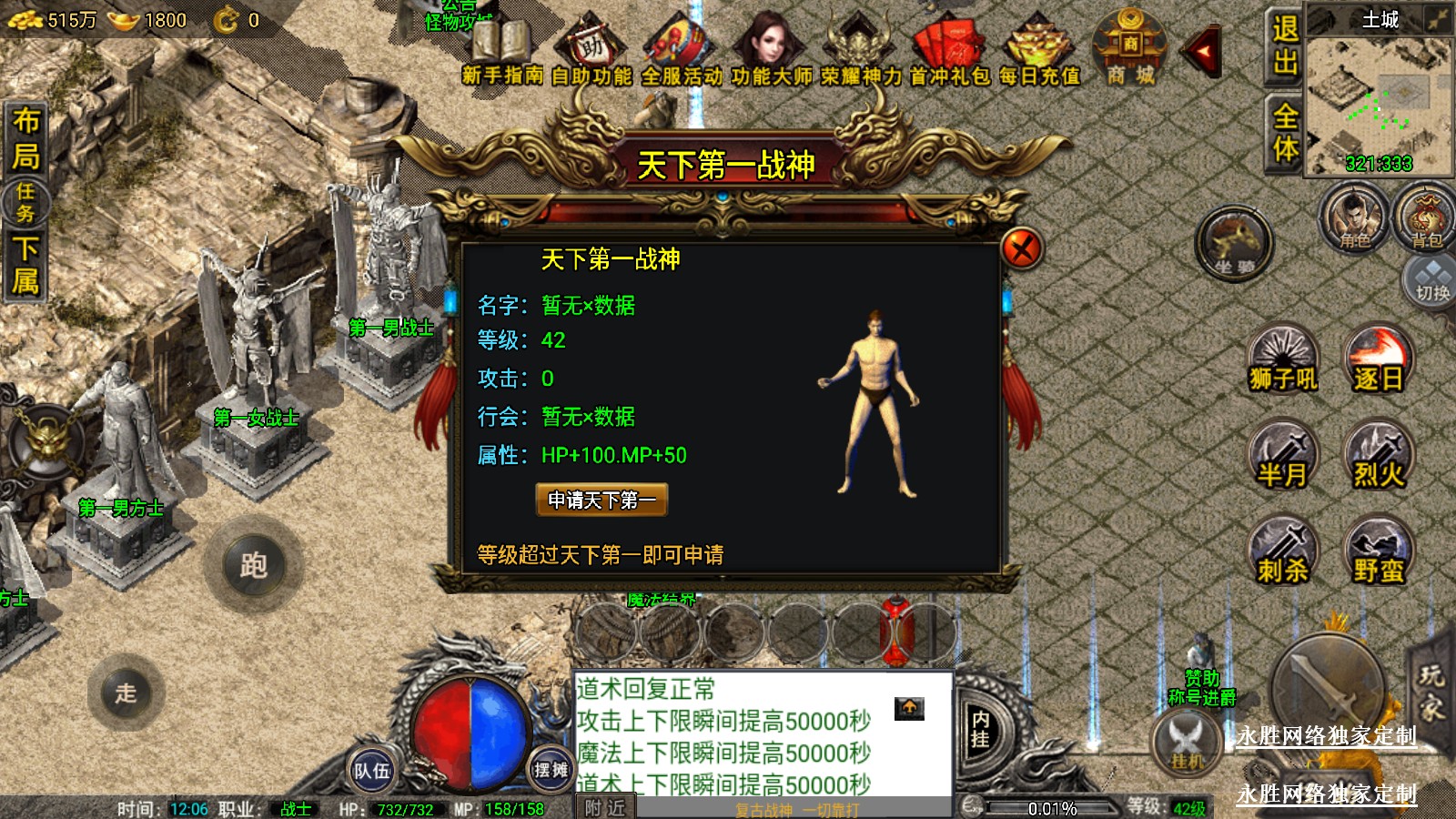This screenshot has height=819, width=1456.
Task: Open the 角色 character panel
Action: tap(1354, 218)
